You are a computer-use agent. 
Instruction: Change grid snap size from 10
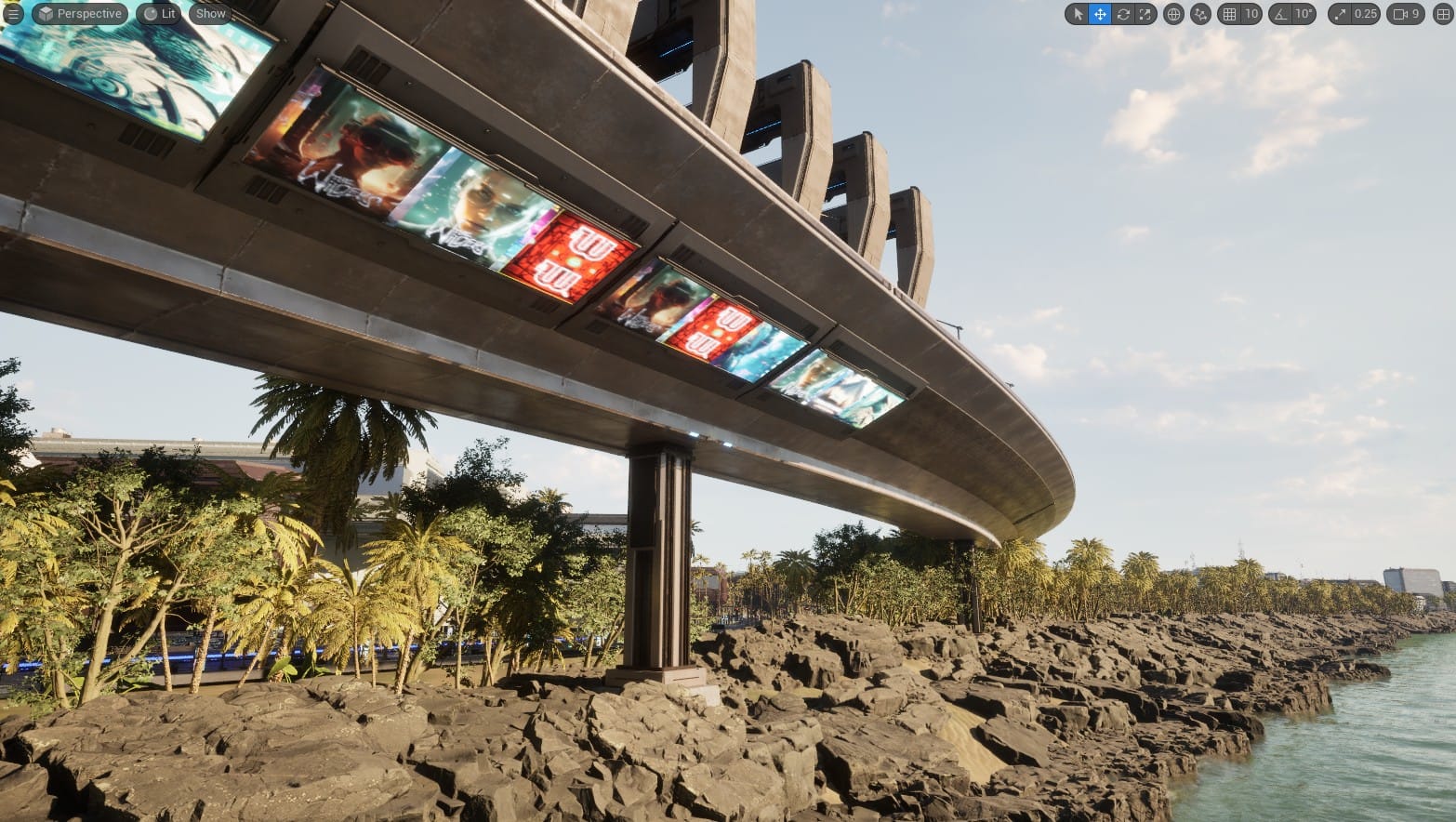(x=1251, y=14)
